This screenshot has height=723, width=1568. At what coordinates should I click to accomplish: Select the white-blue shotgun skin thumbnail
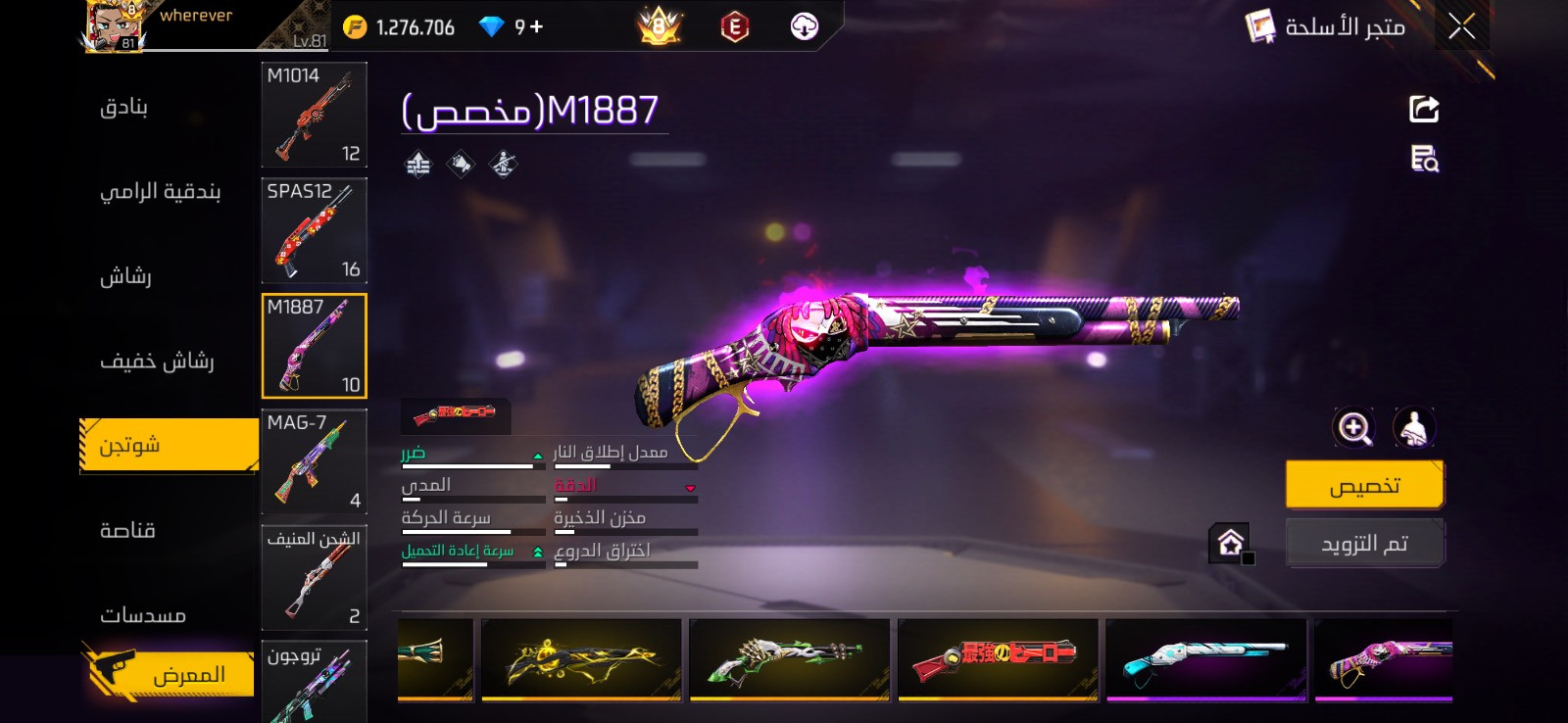pyautogui.click(x=1205, y=660)
